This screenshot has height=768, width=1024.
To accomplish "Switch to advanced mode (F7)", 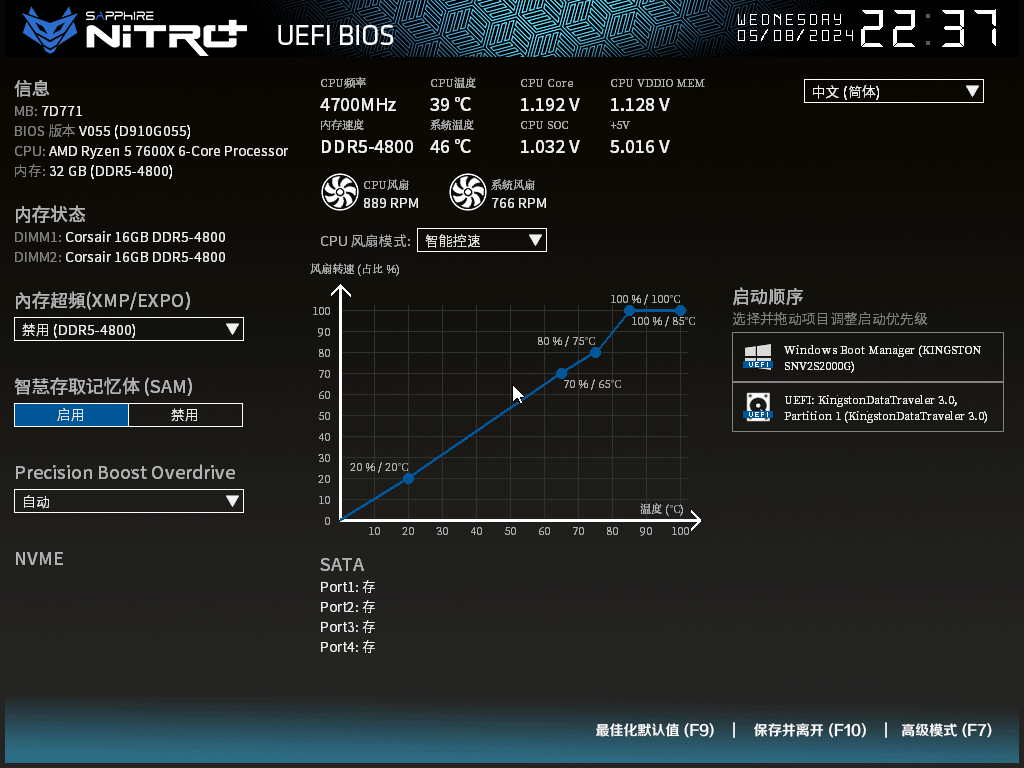I will click(x=946, y=730).
